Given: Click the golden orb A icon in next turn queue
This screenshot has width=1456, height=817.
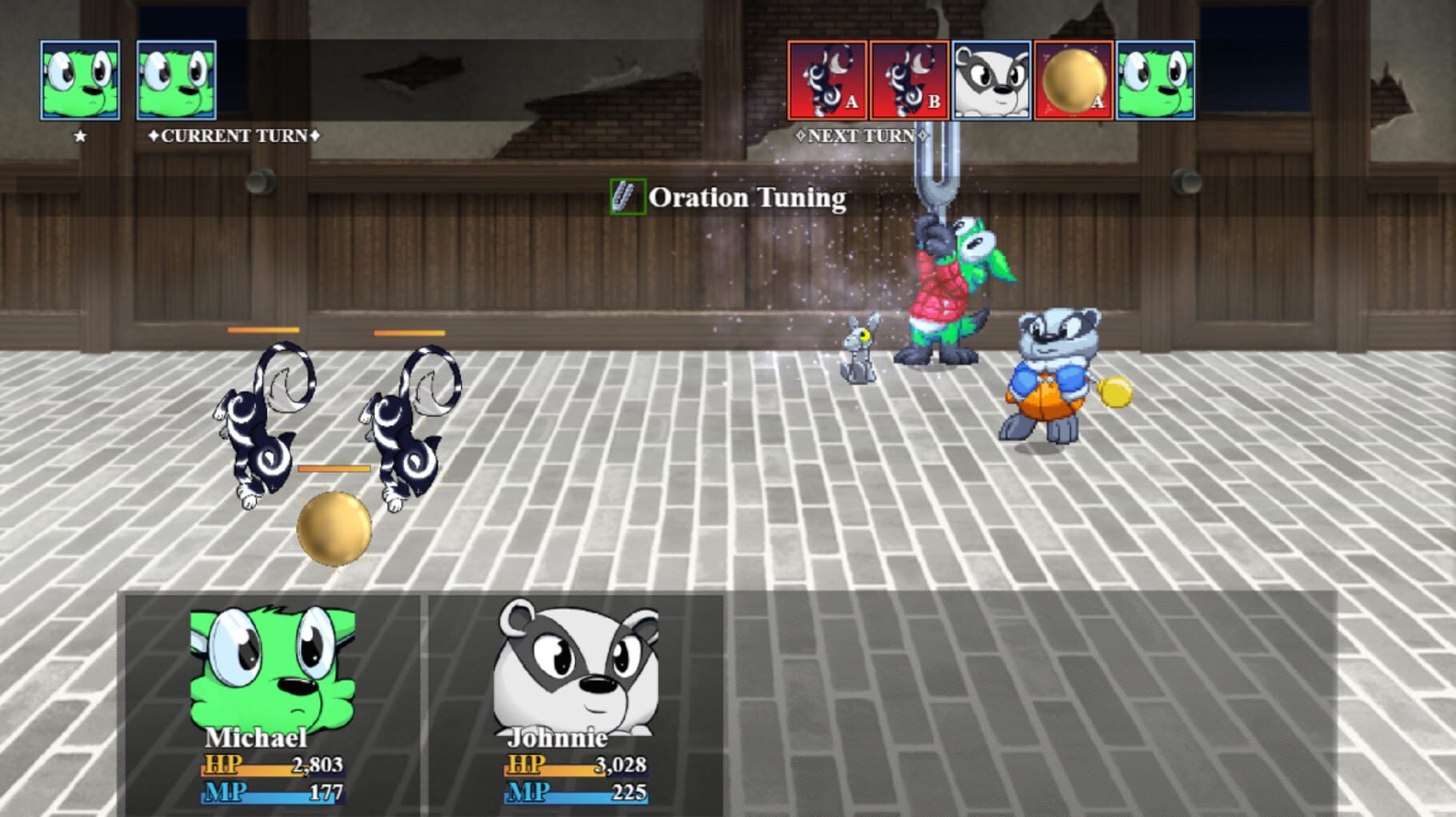Looking at the screenshot, I should 1073,80.
